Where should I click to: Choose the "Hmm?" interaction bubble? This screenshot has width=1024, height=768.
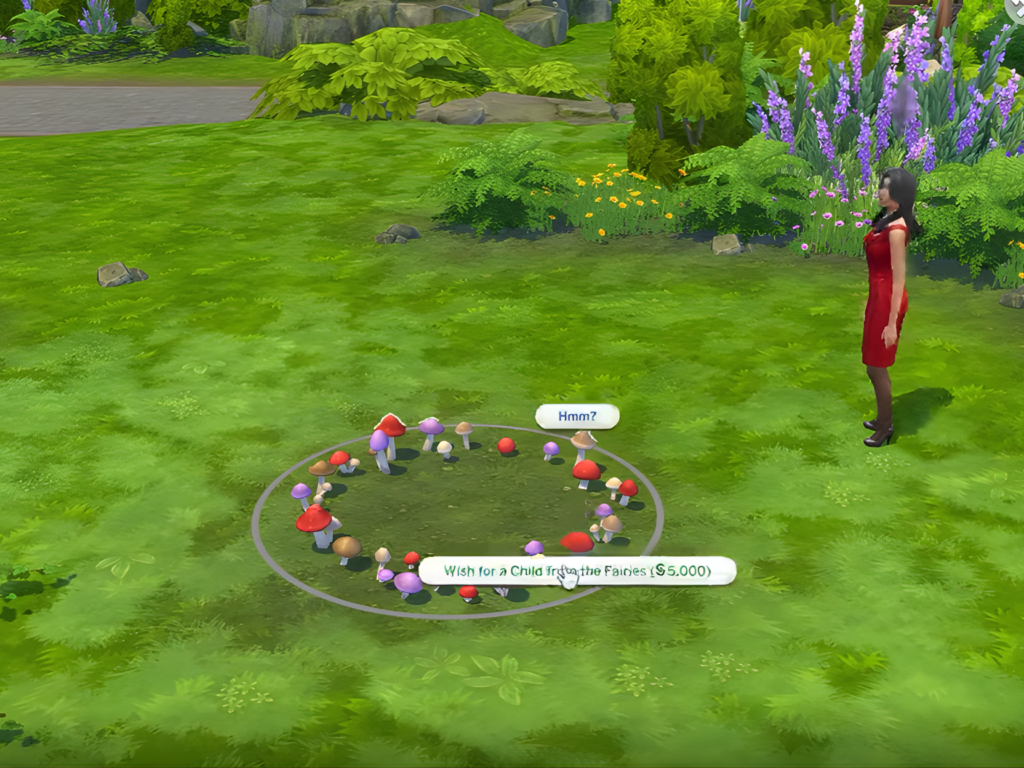(x=577, y=416)
